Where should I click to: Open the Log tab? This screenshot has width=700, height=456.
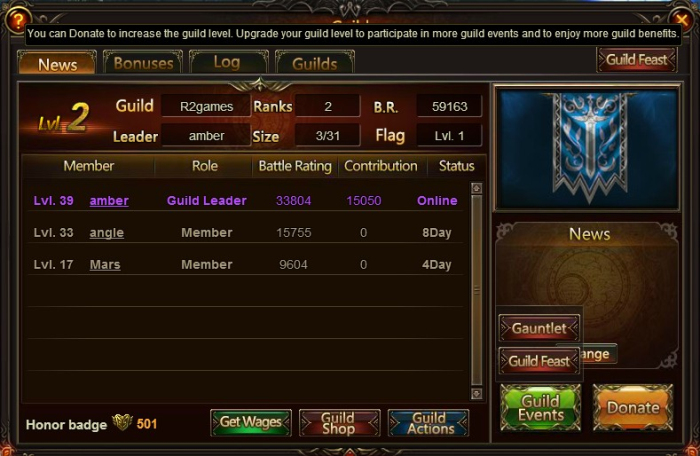point(227,63)
